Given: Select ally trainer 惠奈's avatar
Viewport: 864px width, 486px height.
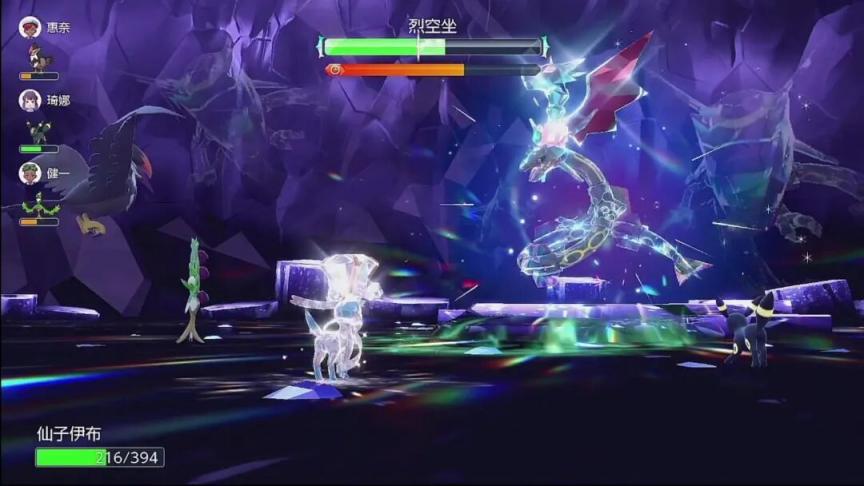Looking at the screenshot, I should click(29, 27).
